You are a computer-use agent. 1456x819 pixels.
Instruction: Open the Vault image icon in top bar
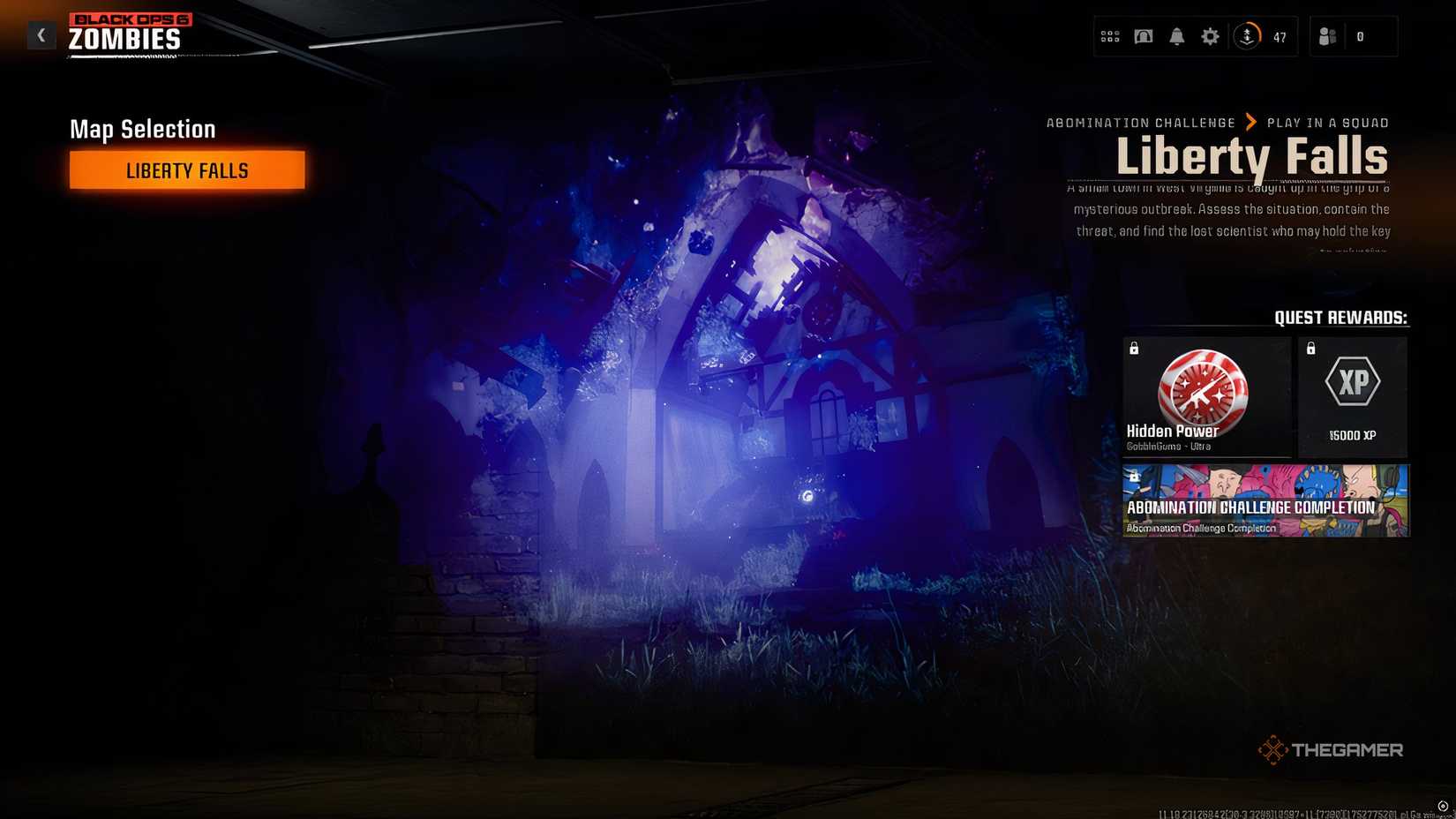click(x=1143, y=36)
